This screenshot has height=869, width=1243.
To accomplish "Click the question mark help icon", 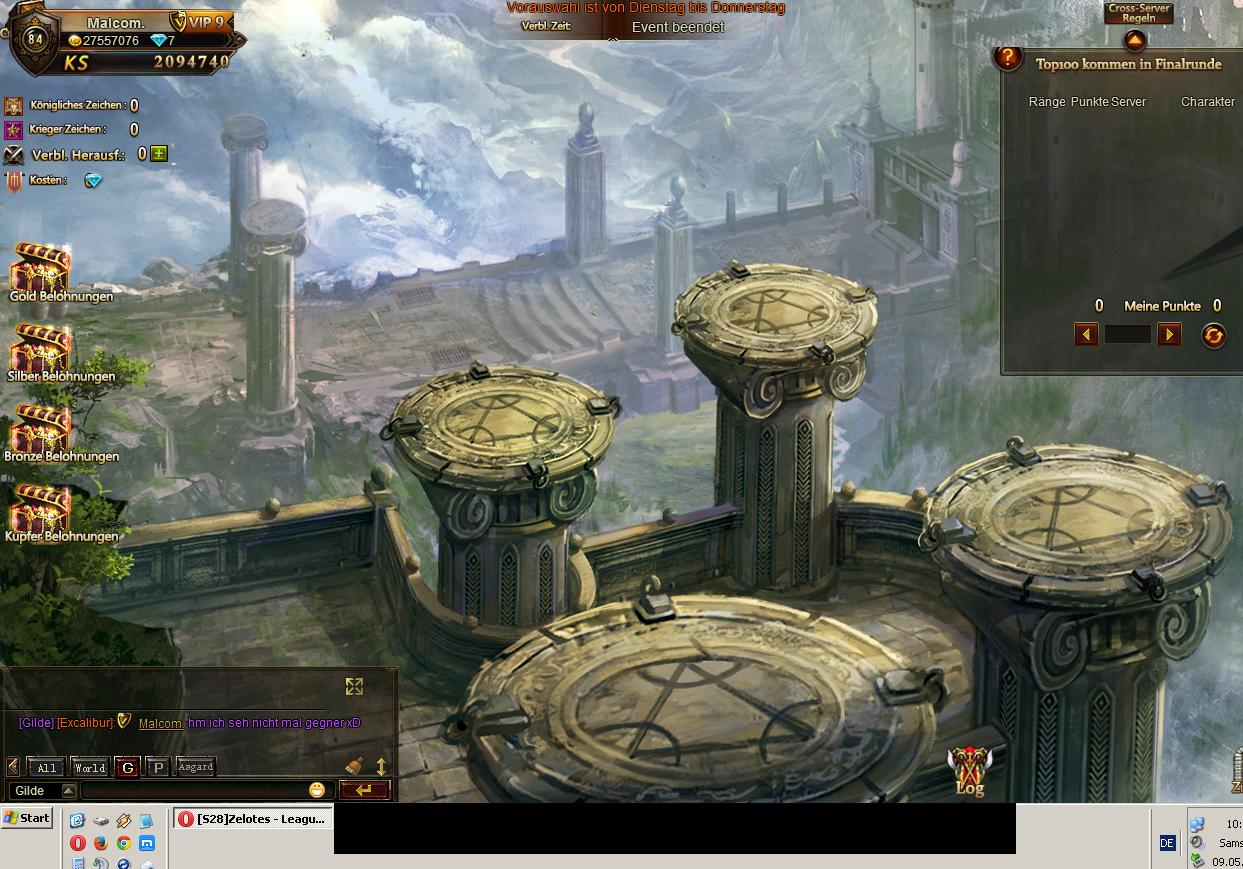I will tap(1007, 59).
